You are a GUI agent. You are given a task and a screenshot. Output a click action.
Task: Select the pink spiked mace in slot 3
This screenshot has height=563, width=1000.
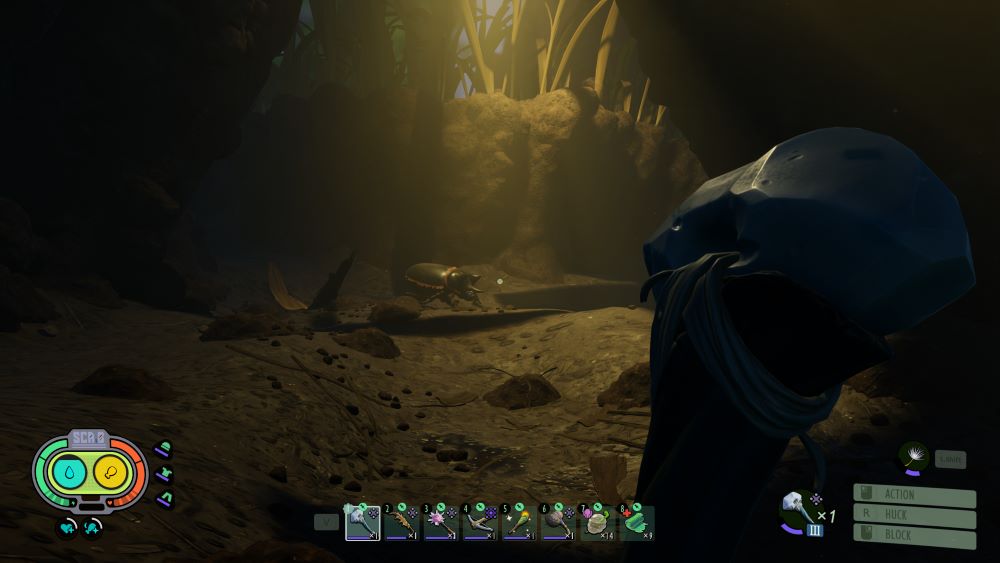click(x=440, y=522)
